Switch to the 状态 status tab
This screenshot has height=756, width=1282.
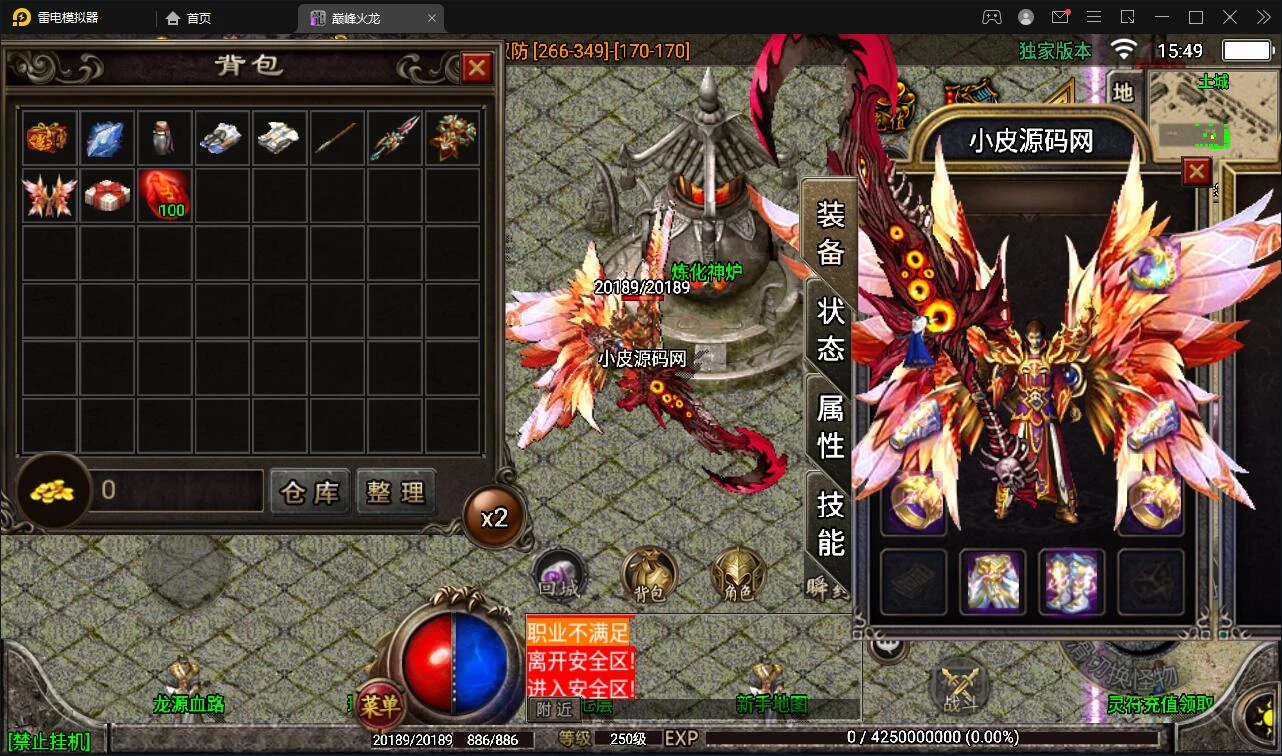pyautogui.click(x=831, y=329)
